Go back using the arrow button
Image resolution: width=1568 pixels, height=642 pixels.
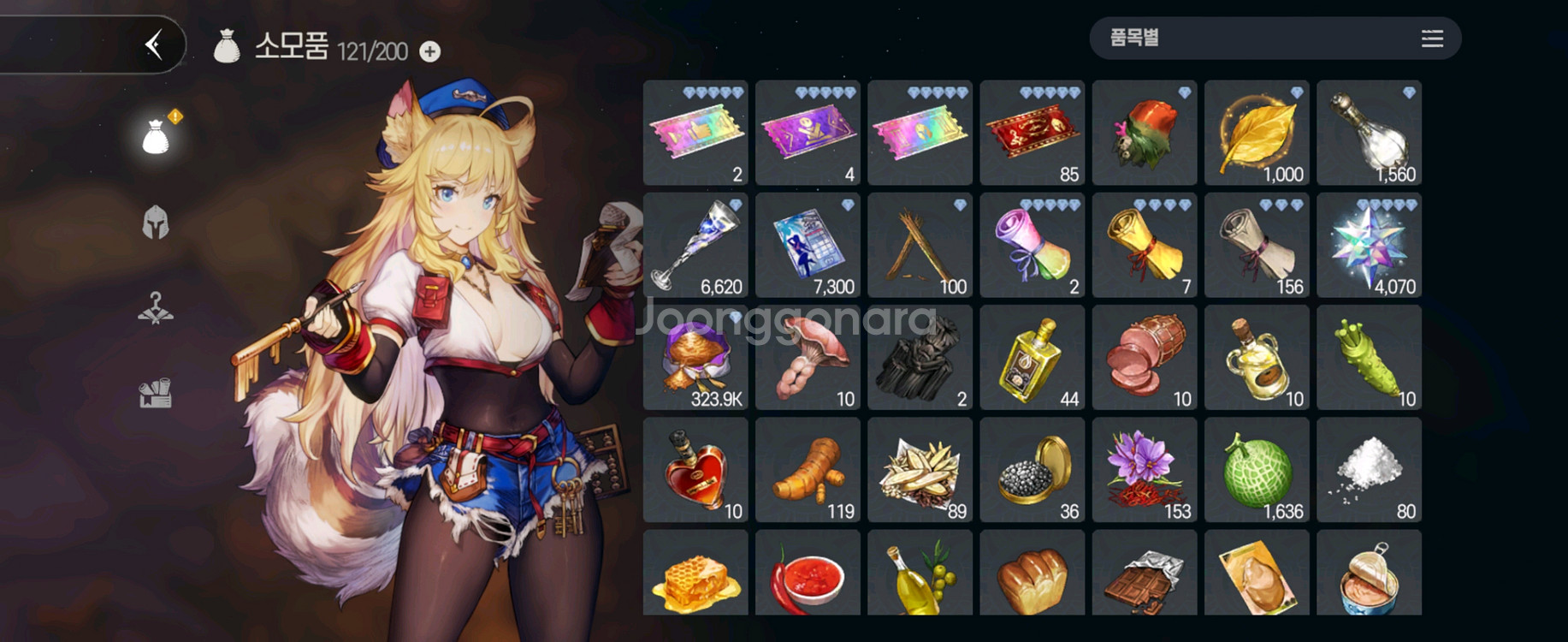tap(154, 45)
